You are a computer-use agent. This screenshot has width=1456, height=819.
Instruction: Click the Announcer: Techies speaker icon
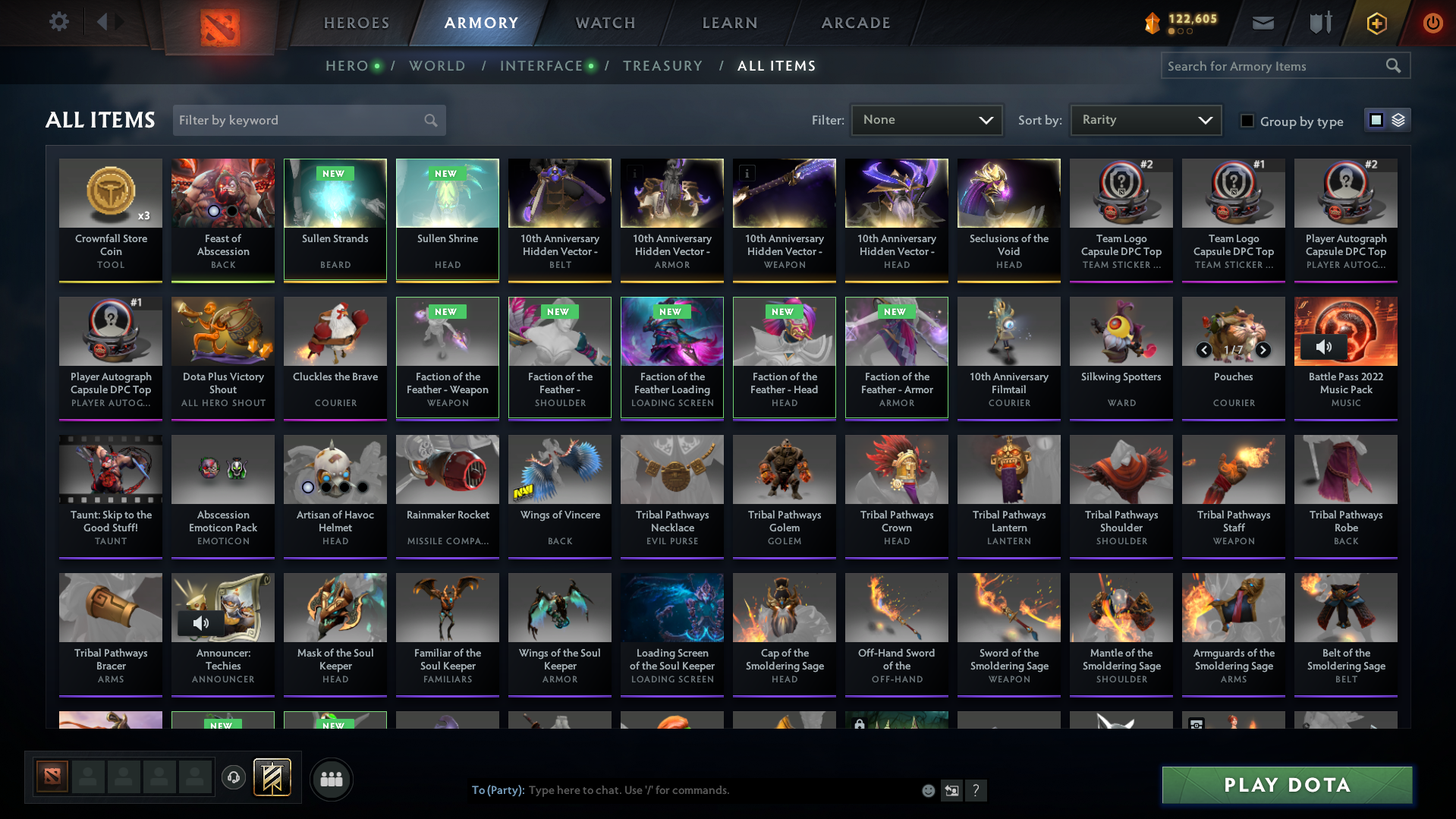click(x=202, y=623)
